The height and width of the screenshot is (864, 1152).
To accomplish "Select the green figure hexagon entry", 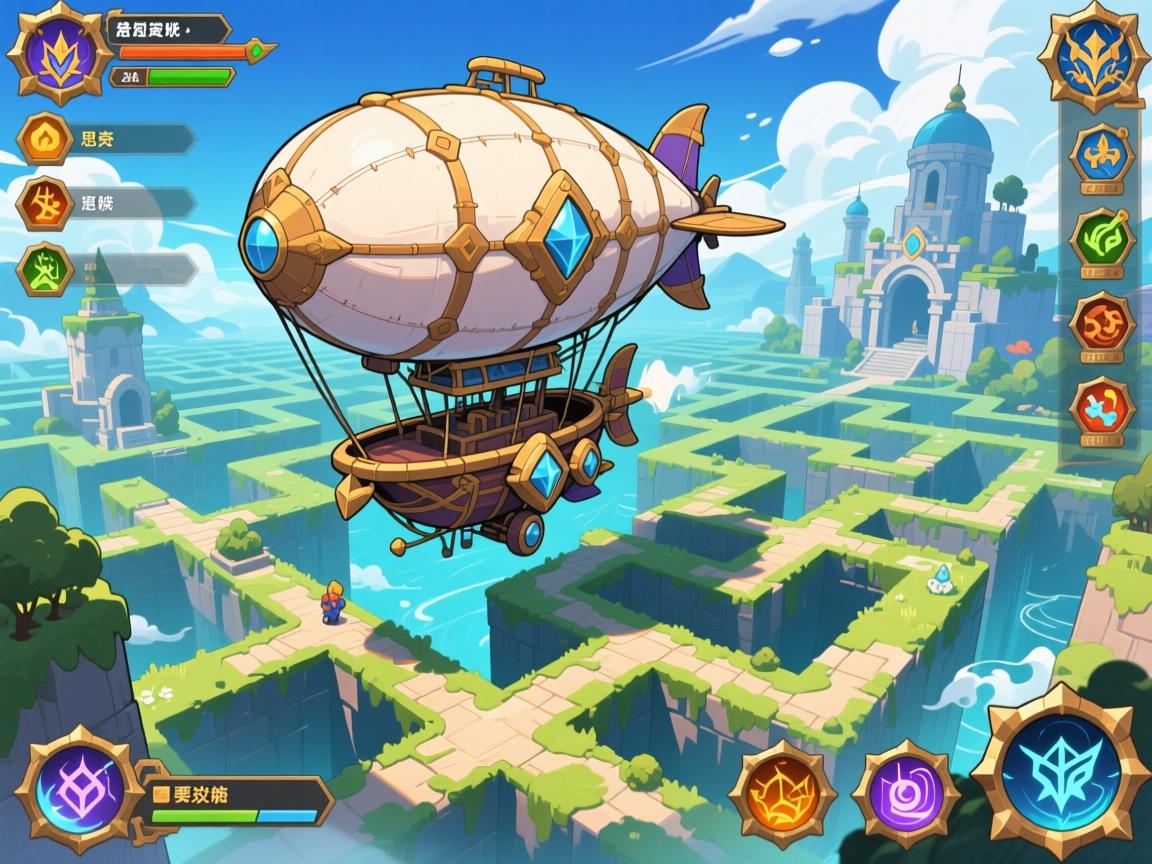I will pos(45,269).
